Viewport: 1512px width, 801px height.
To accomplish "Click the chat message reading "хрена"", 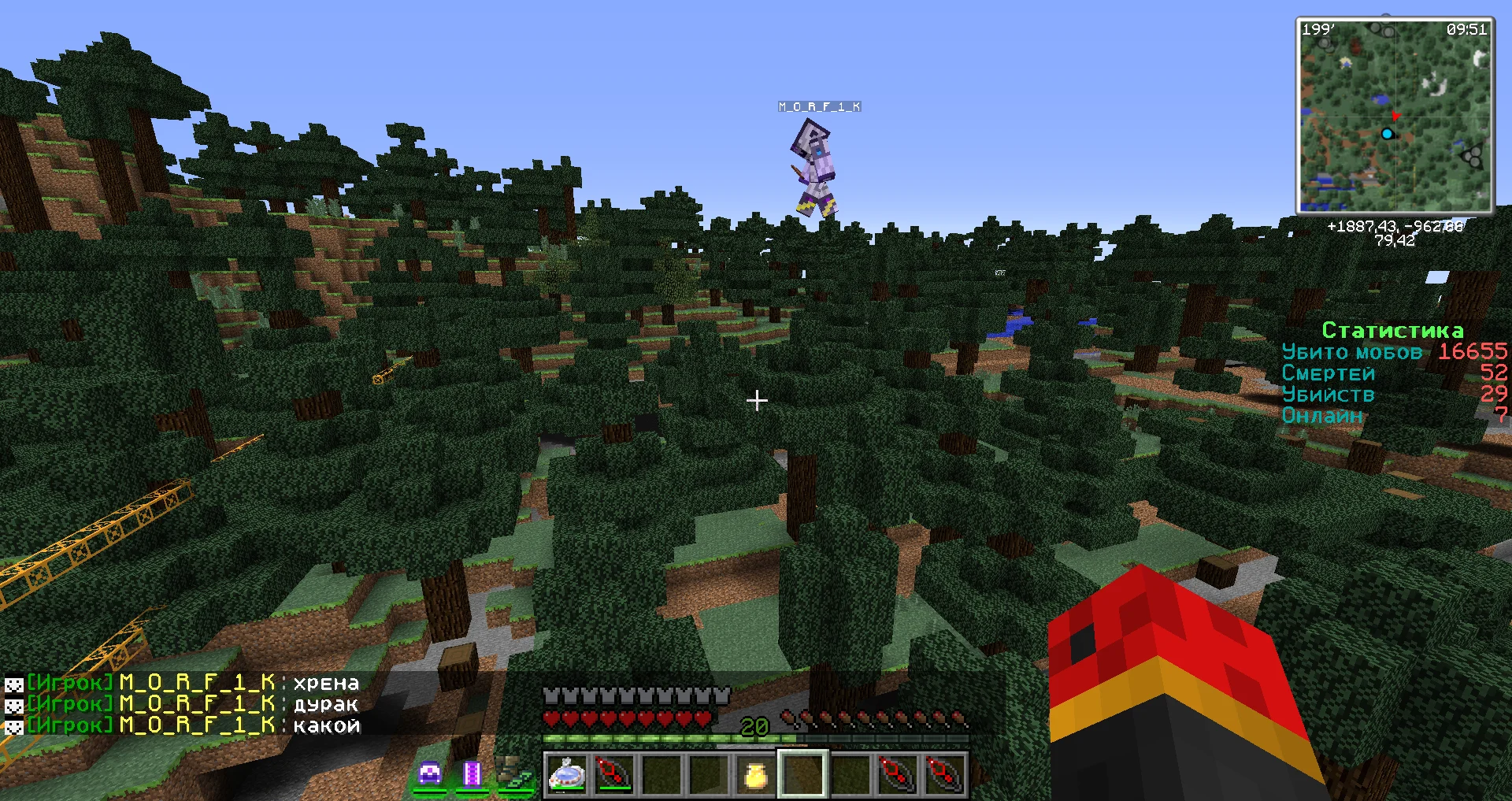I will [326, 683].
